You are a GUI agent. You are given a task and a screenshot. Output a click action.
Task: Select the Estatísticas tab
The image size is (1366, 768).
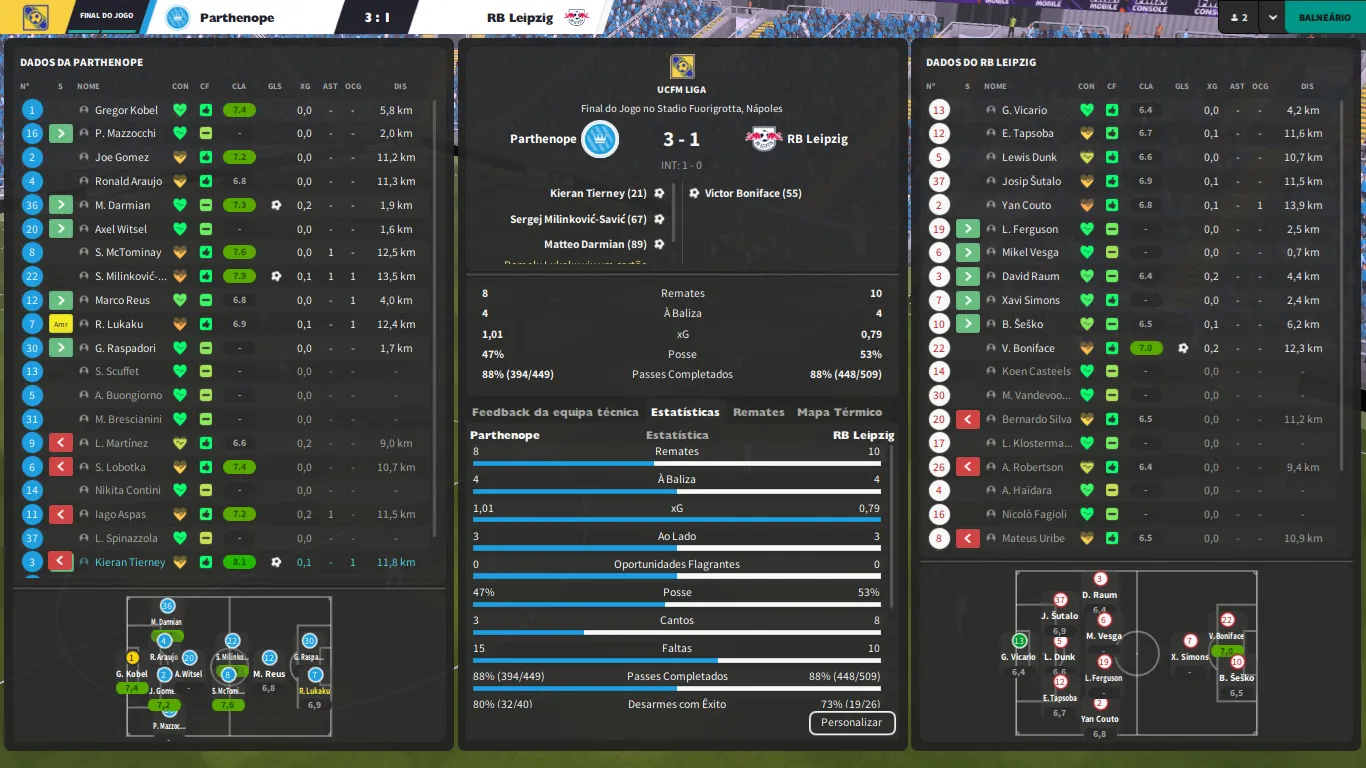point(685,412)
